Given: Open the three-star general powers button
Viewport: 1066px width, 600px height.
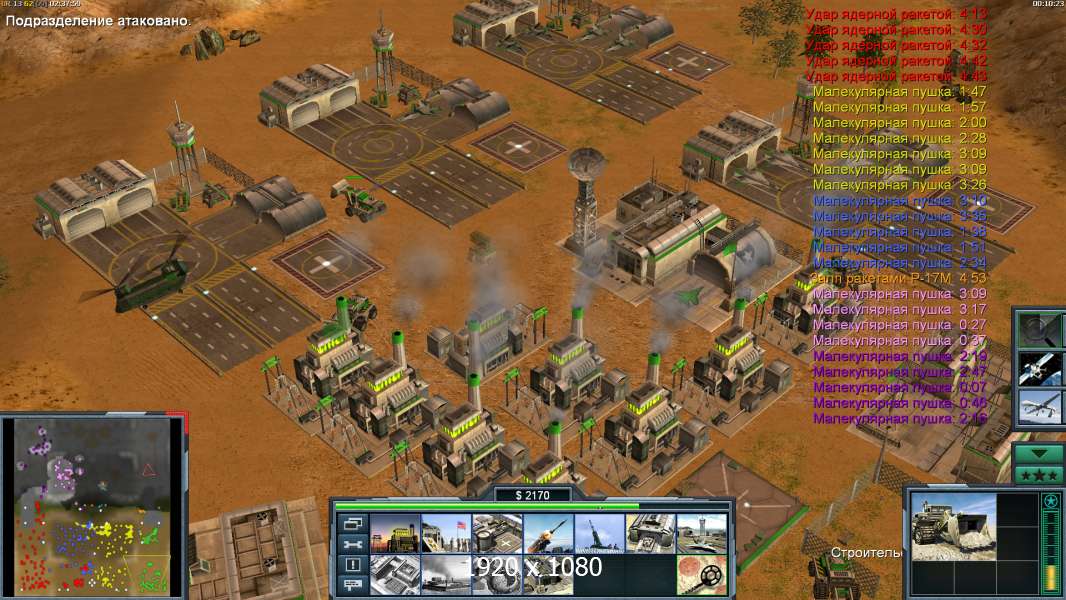Looking at the screenshot, I should [x=1038, y=474].
